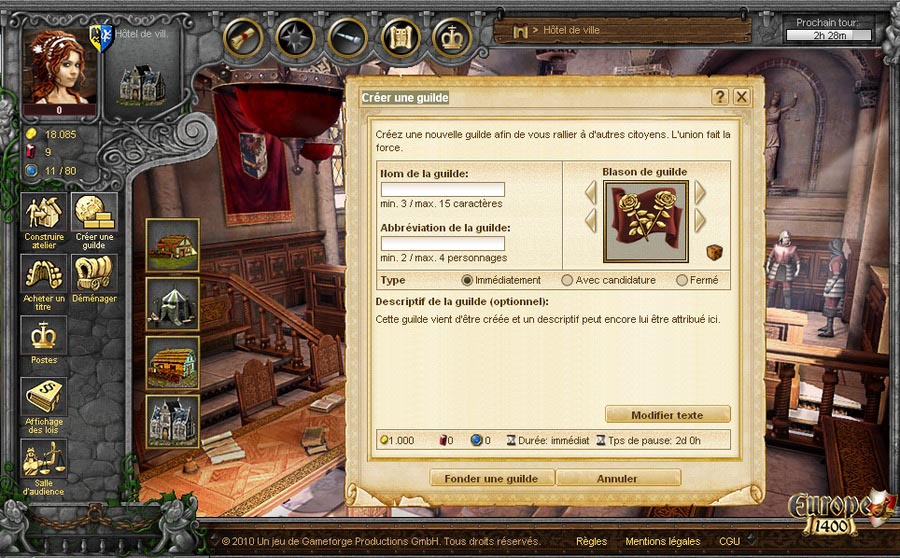Focus the Nom de la guilde field

[442, 190]
